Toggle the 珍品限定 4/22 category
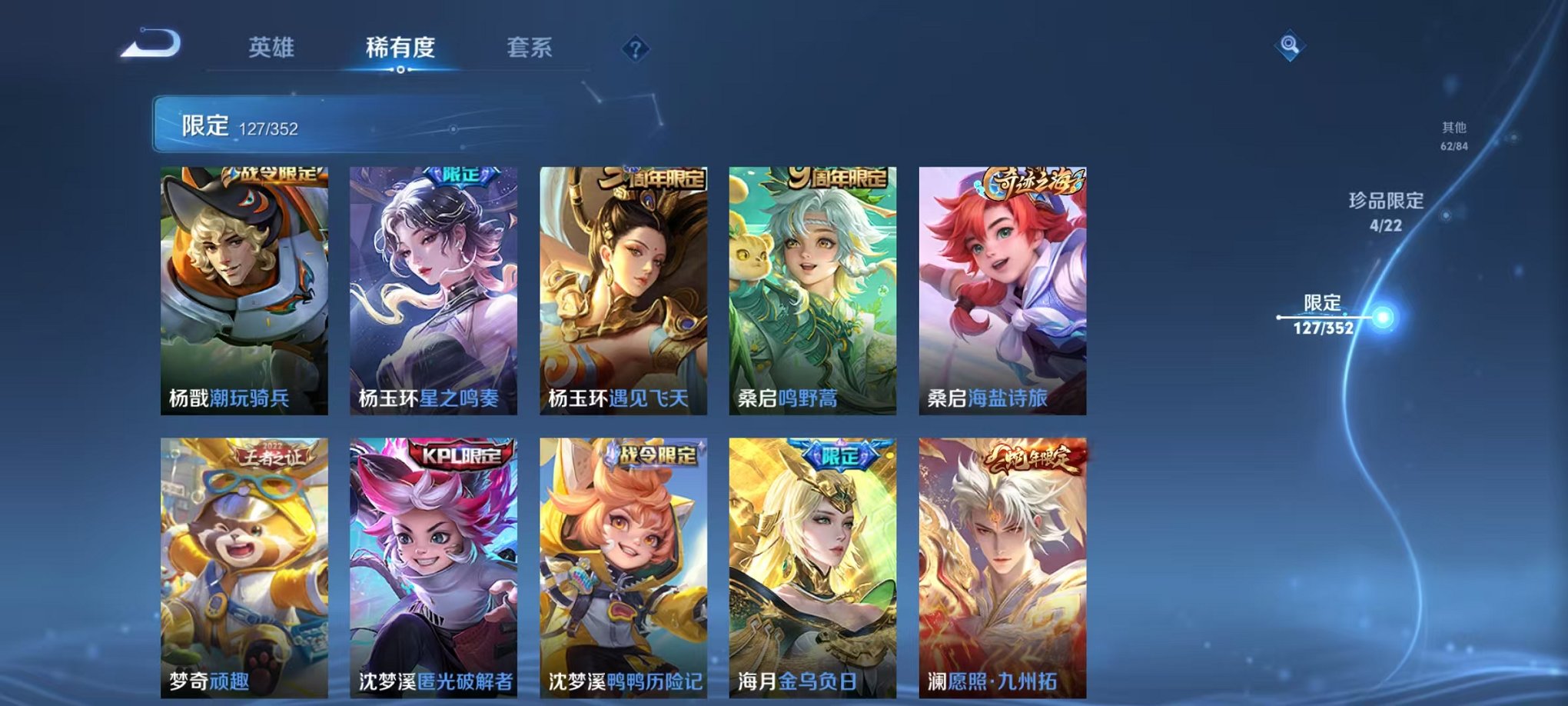This screenshot has height=706, width=1568. (1388, 215)
